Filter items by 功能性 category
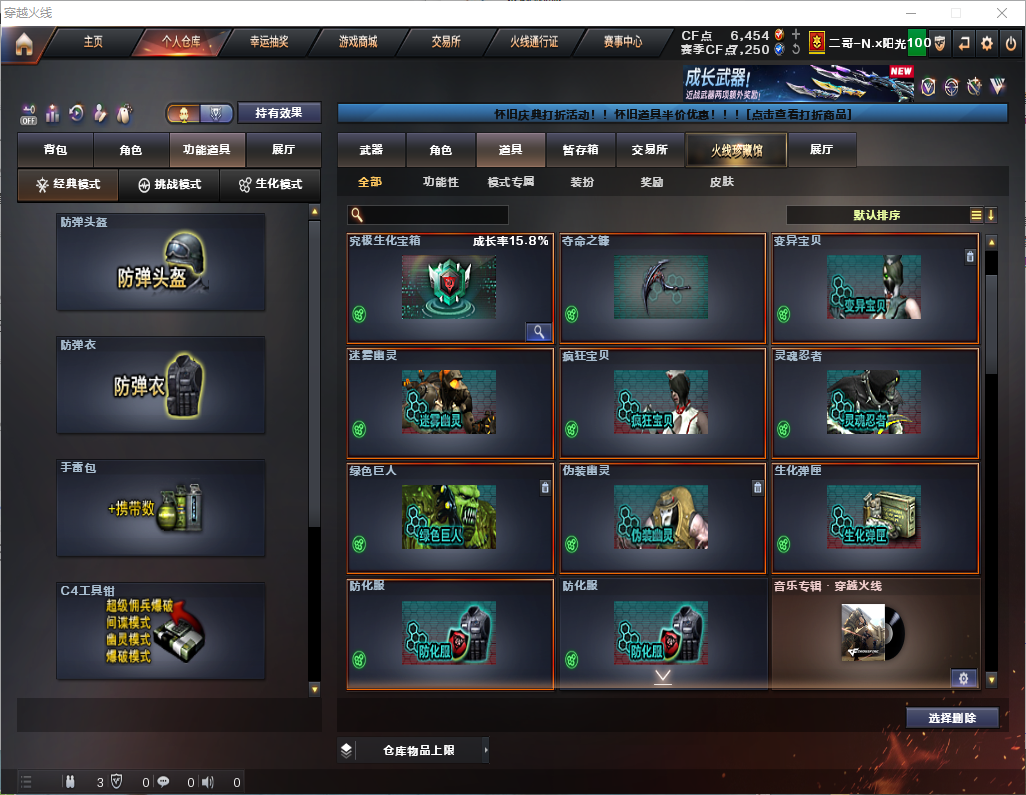 pos(440,182)
